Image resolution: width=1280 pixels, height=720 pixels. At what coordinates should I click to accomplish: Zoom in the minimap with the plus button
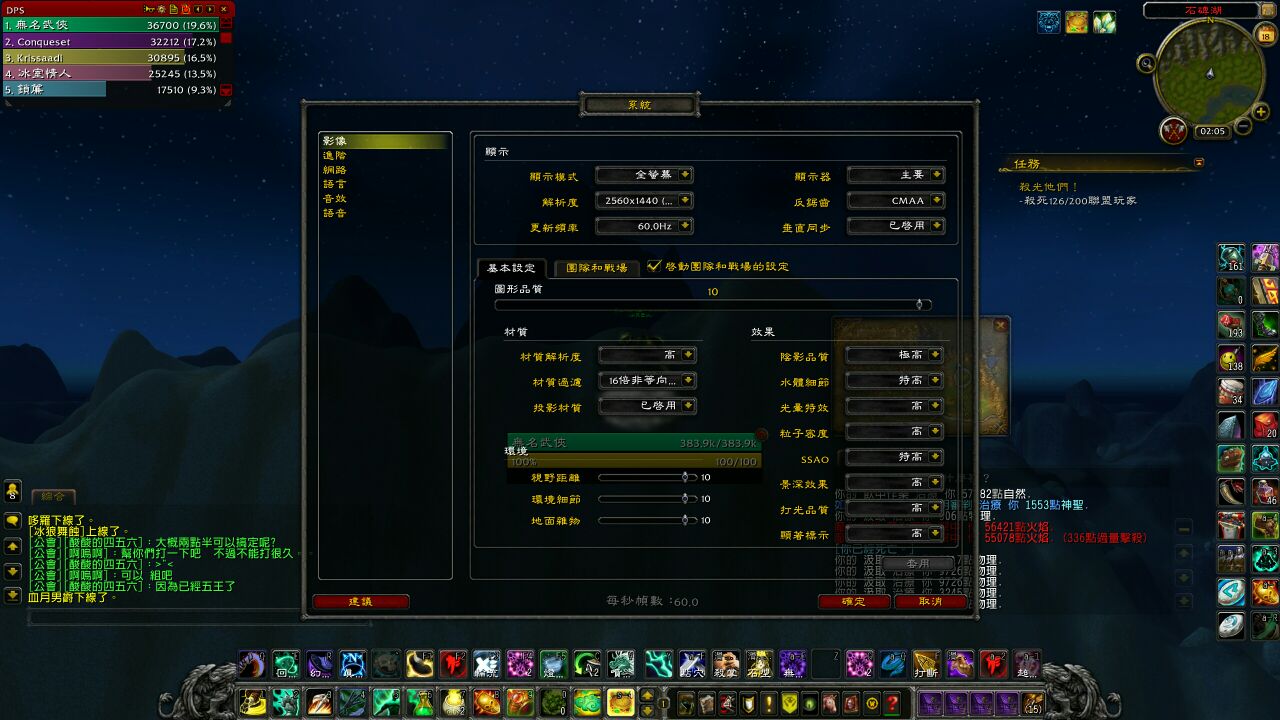1260,112
